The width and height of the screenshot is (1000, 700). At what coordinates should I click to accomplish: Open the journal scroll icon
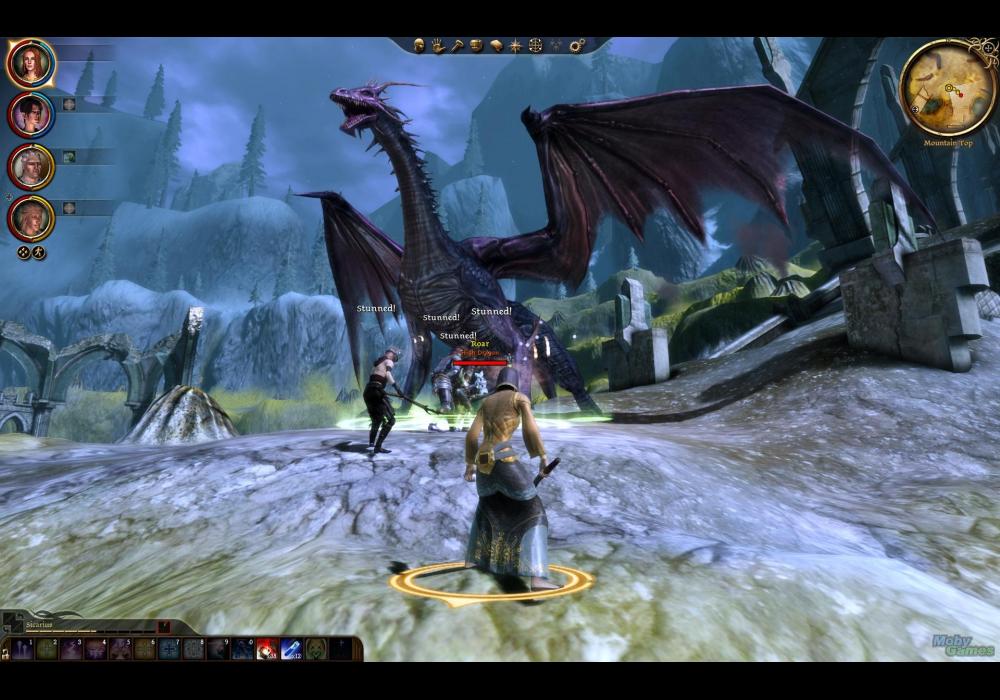pyautogui.click(x=496, y=46)
